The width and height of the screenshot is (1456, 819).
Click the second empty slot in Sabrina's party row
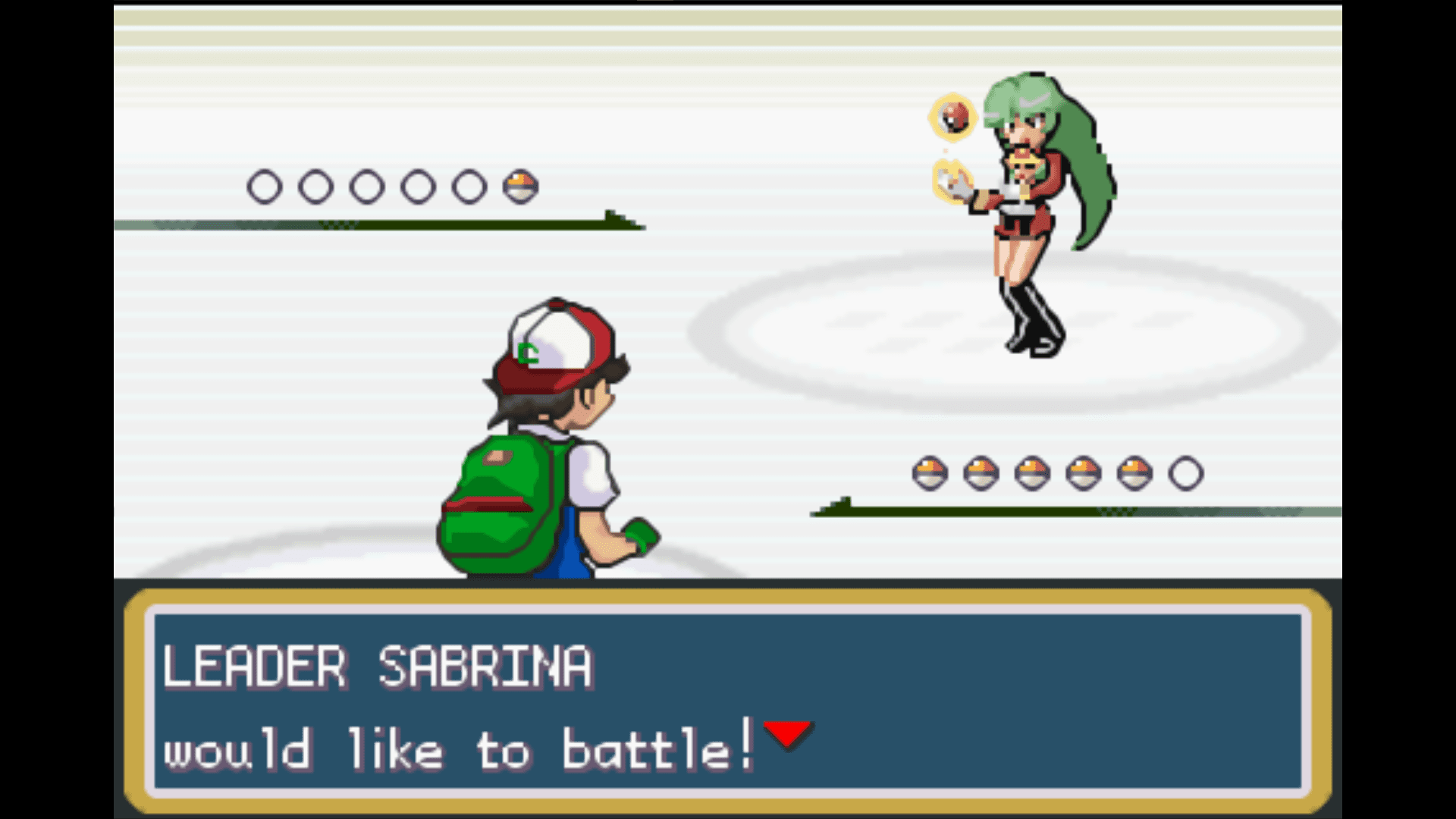(x=318, y=185)
